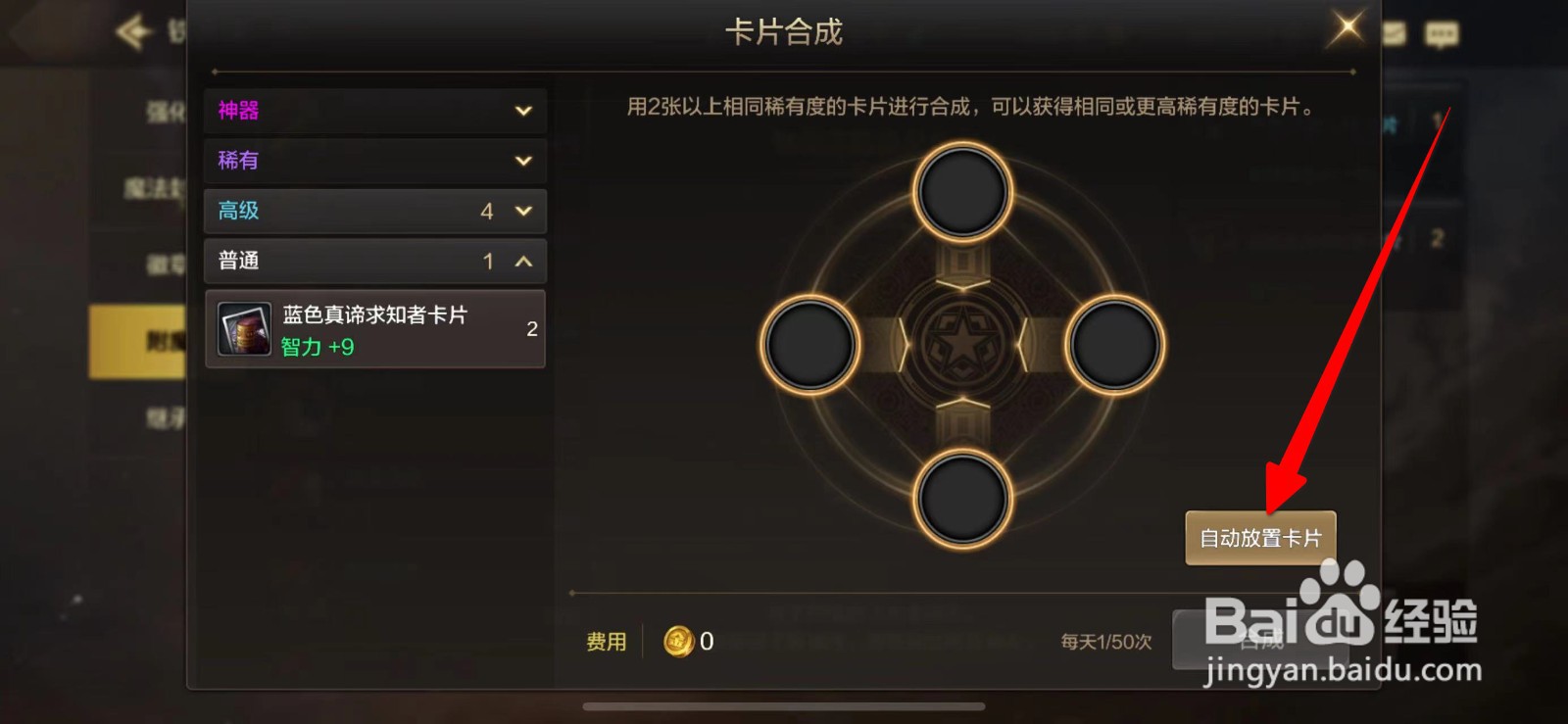This screenshot has height=724, width=1568.
Task: Open the 高级 category with 4 cards
Action: point(374,211)
